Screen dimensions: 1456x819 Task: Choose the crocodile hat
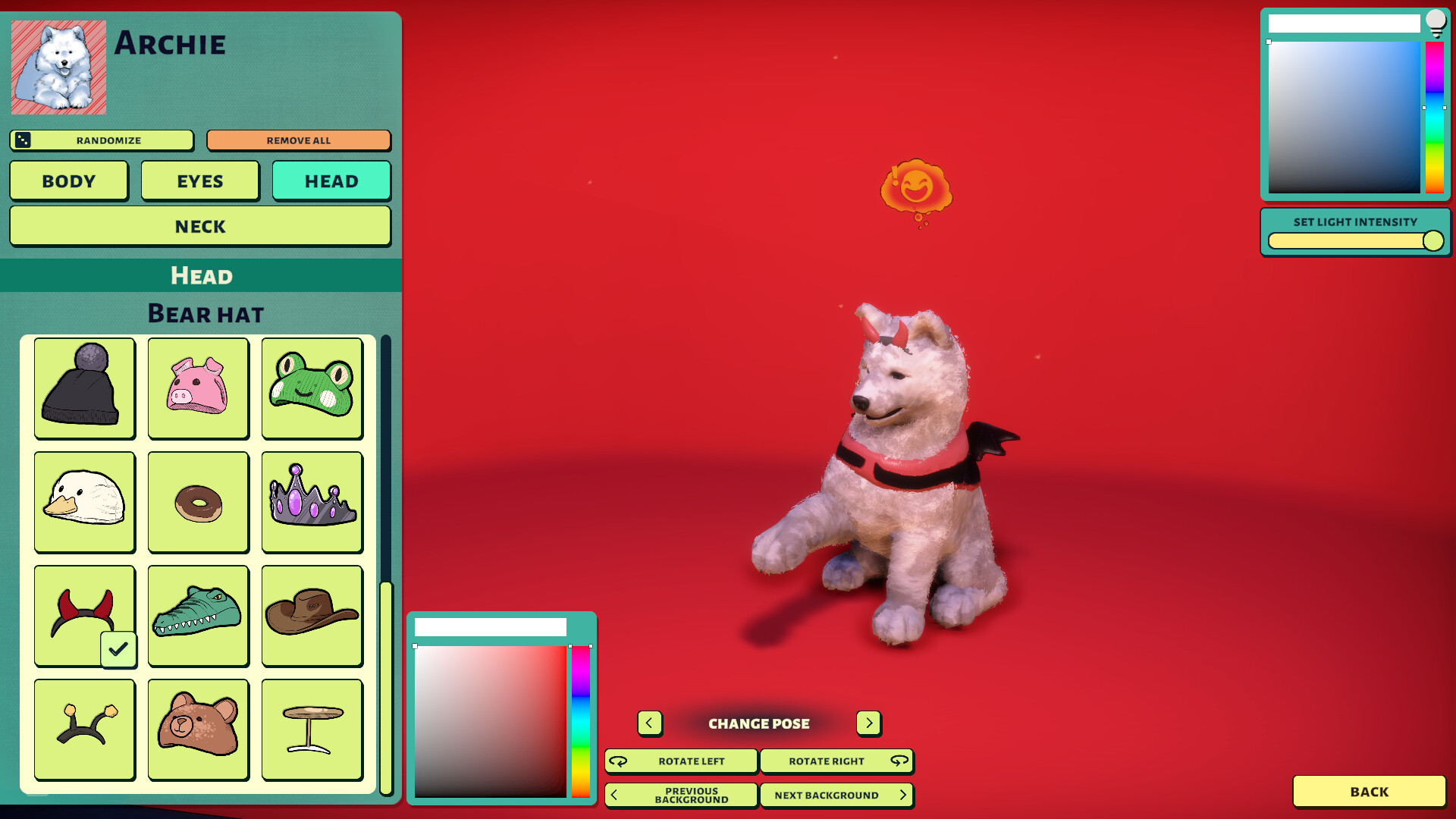[198, 616]
